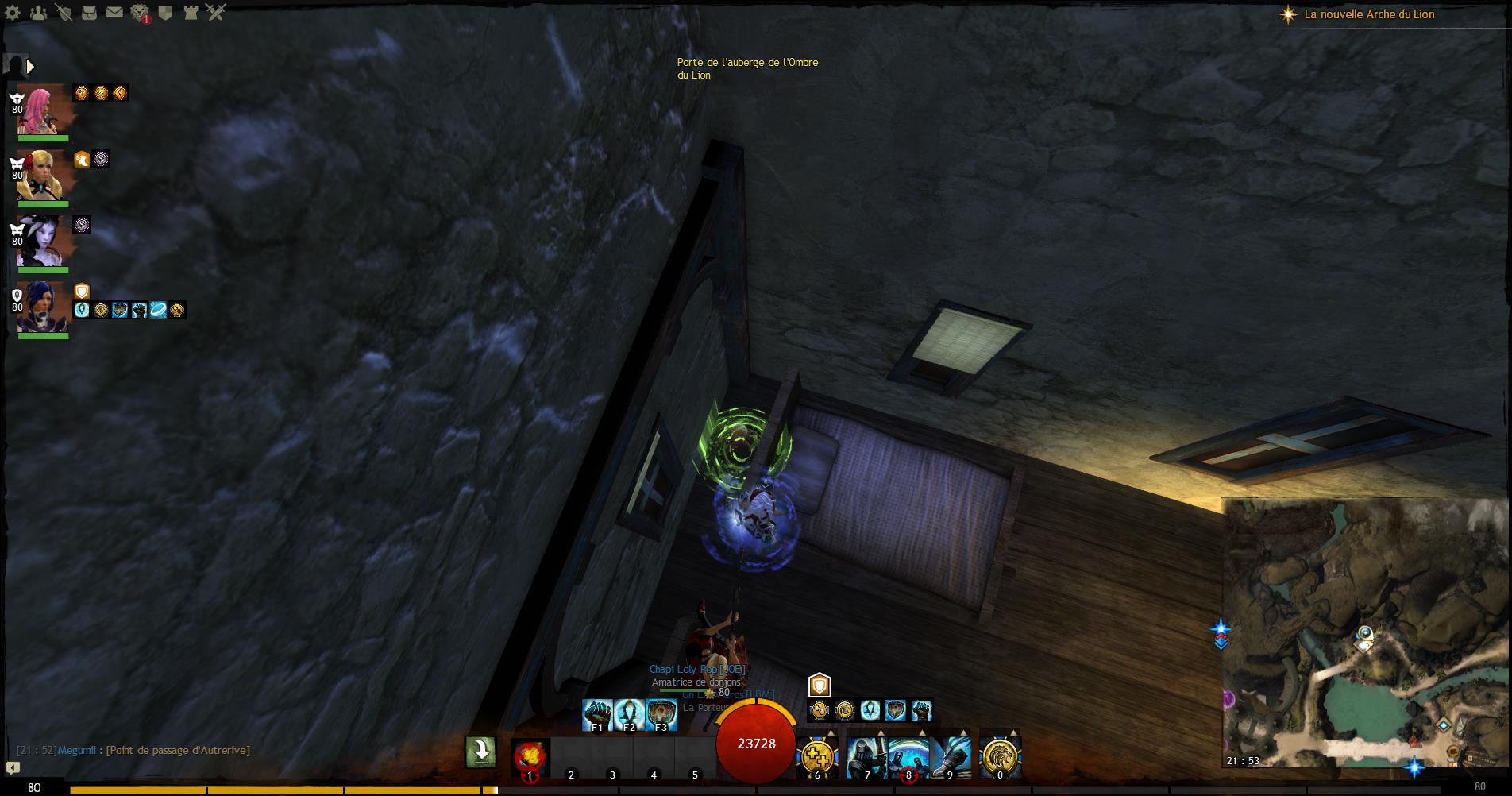This screenshot has width=1512, height=796.
Task: Open the mail envelope
Action: 114,13
